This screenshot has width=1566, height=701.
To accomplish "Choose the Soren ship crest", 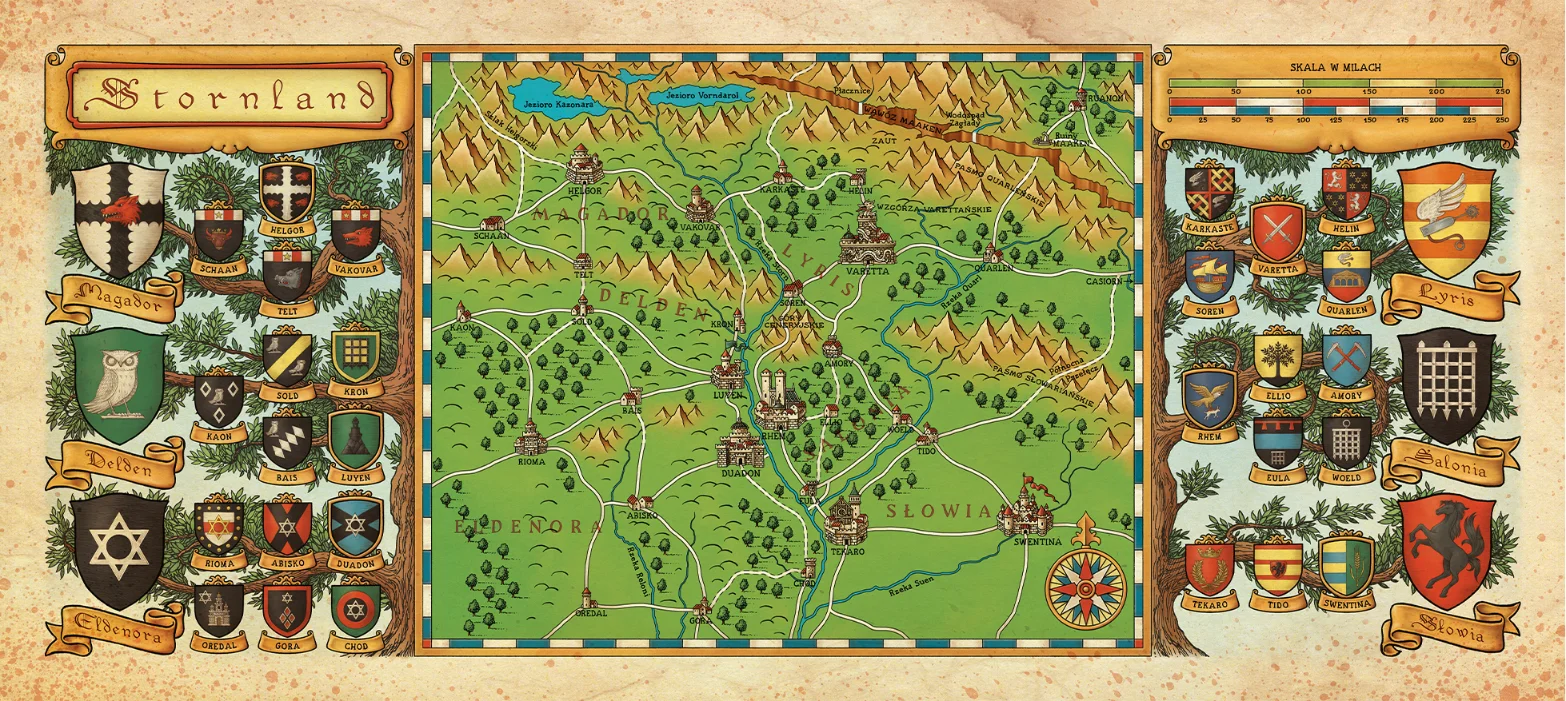I will coord(1209,273).
